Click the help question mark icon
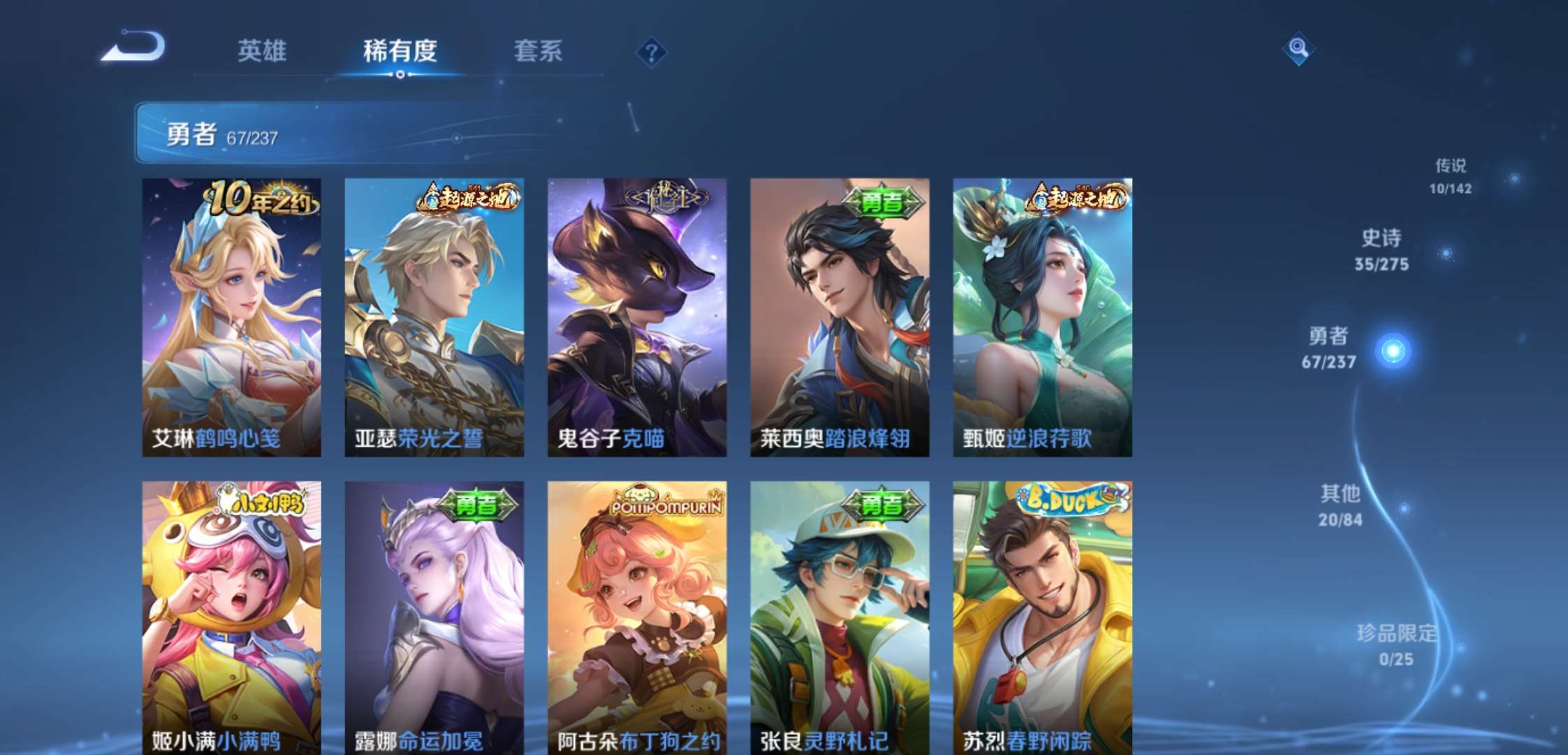Image resolution: width=1568 pixels, height=755 pixels. (651, 50)
